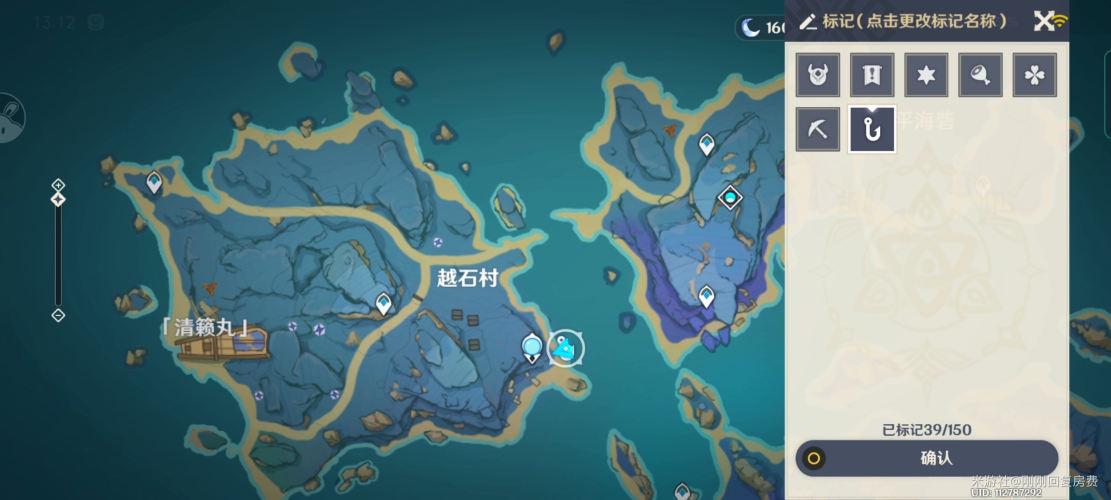Viewport: 1111px width, 500px height.
Task: Pick the six-pointed star marker icon
Action: [x=926, y=75]
